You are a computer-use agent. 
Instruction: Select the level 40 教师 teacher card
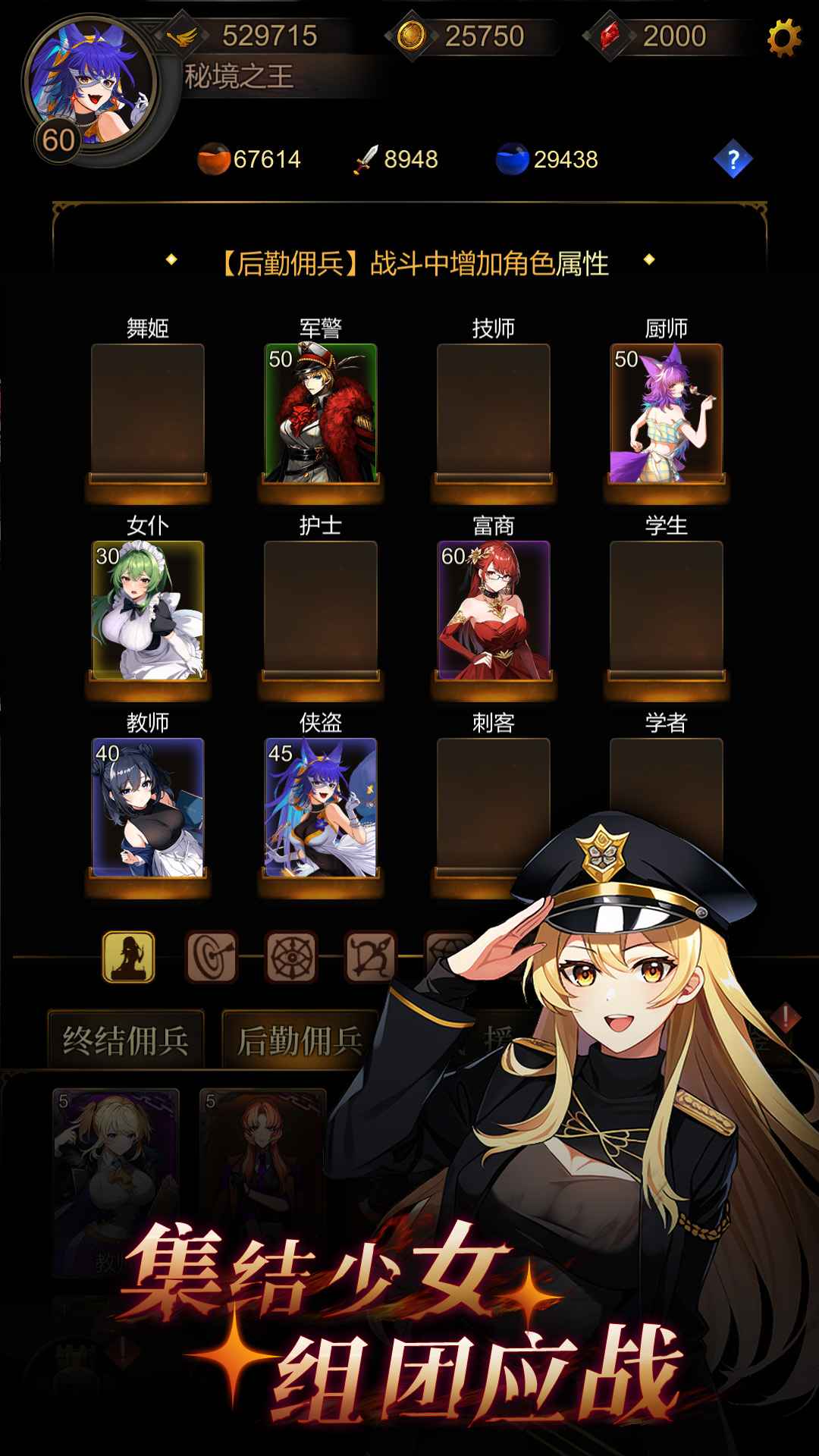pos(148,808)
